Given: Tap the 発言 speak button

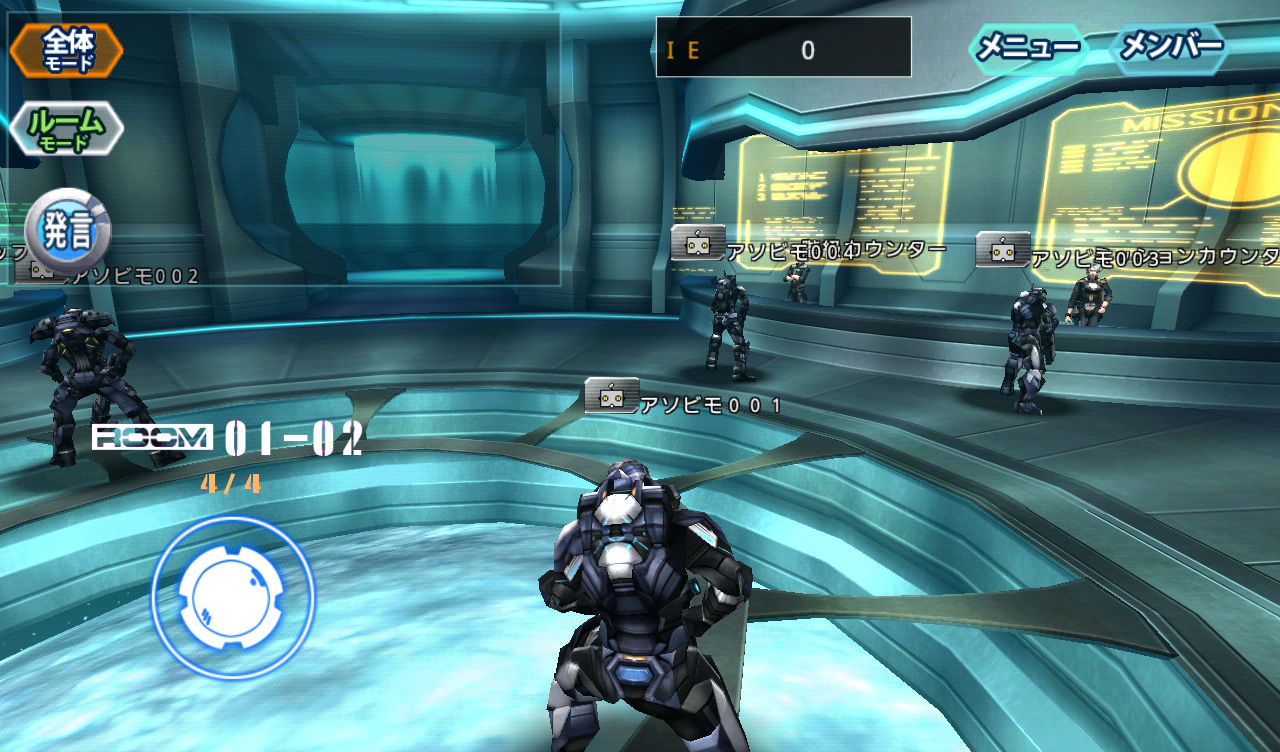Looking at the screenshot, I should pyautogui.click(x=67, y=230).
